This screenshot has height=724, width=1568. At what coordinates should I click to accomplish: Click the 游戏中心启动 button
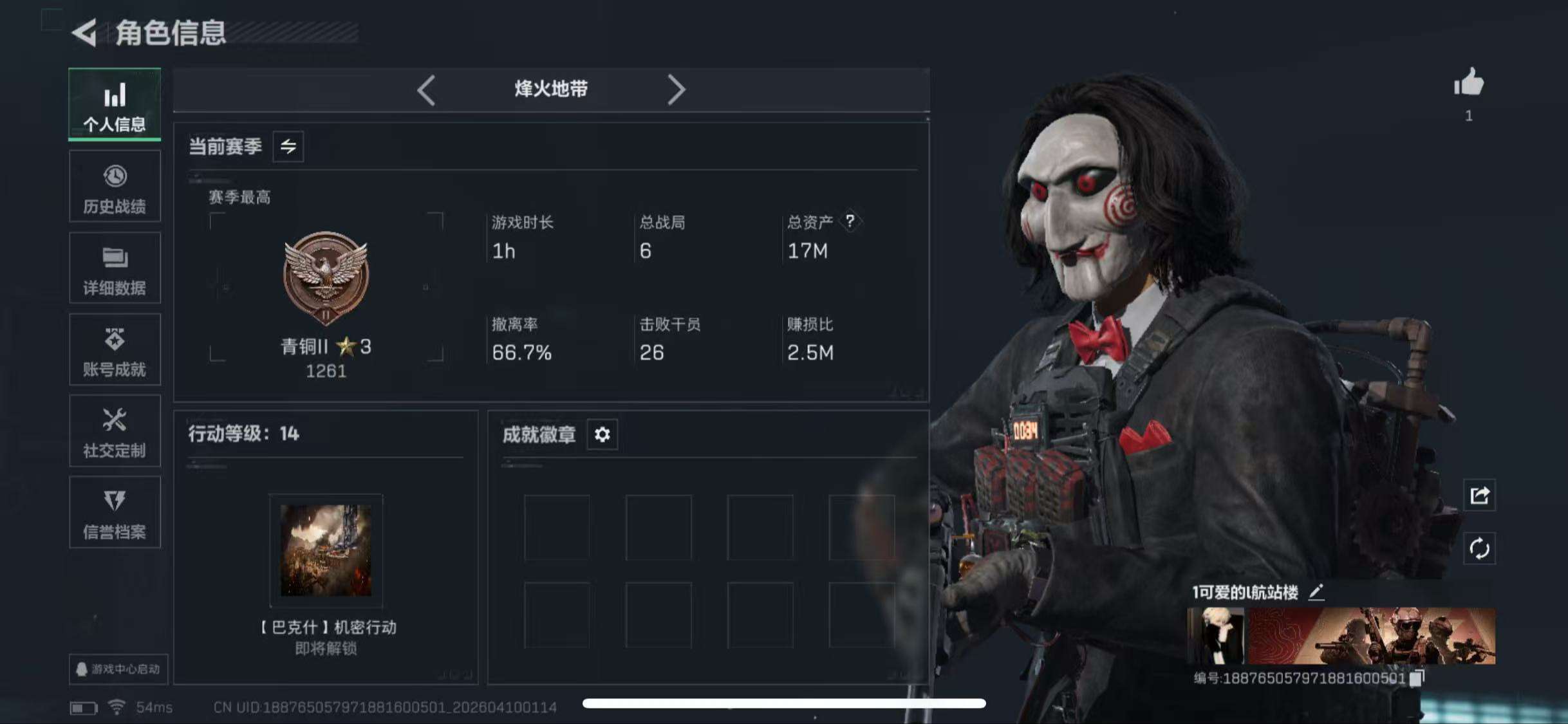[x=116, y=669]
